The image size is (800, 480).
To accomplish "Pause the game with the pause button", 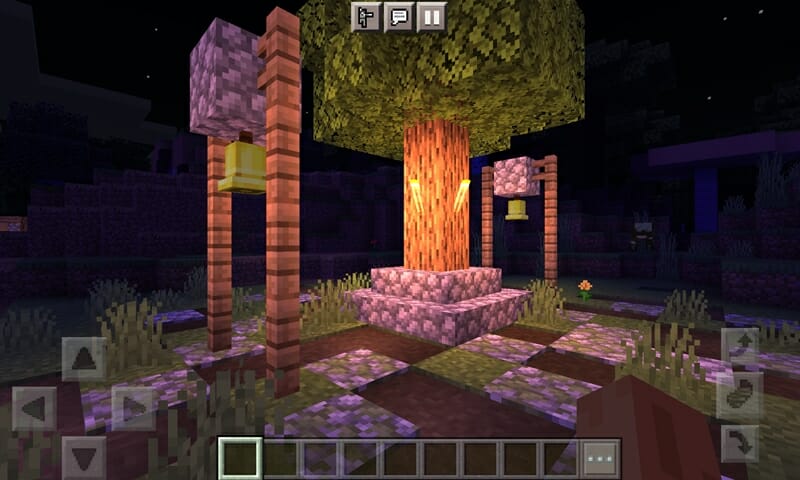I will (x=431, y=17).
